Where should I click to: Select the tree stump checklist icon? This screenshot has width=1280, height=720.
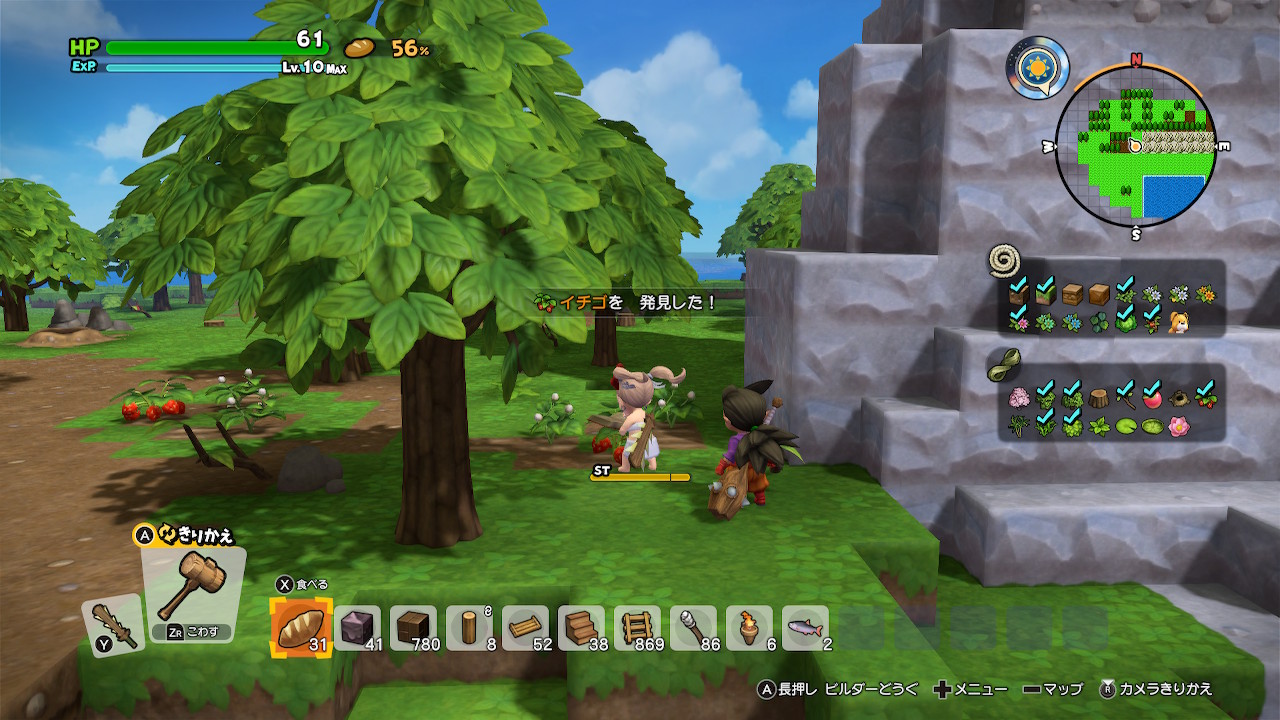pos(1098,398)
